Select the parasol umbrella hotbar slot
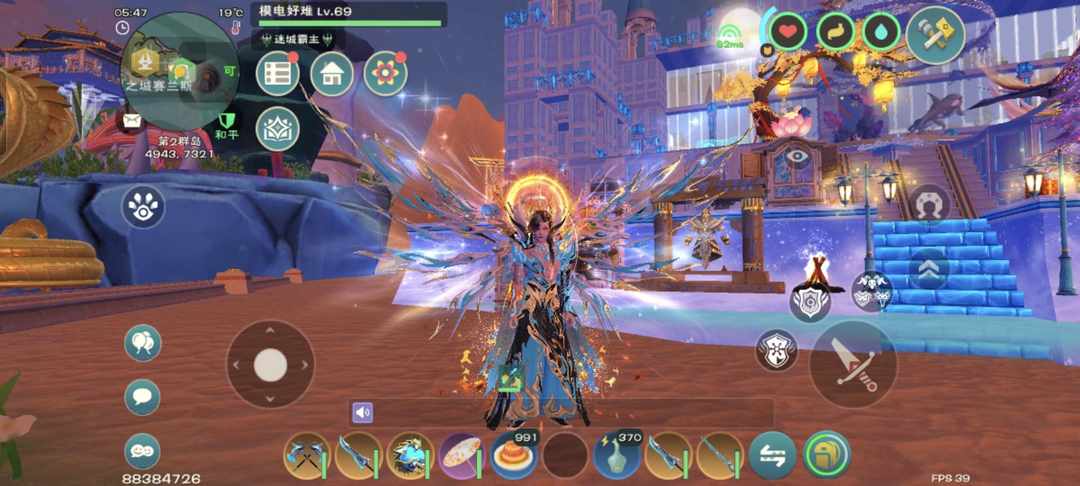The image size is (1080, 486). [462, 456]
